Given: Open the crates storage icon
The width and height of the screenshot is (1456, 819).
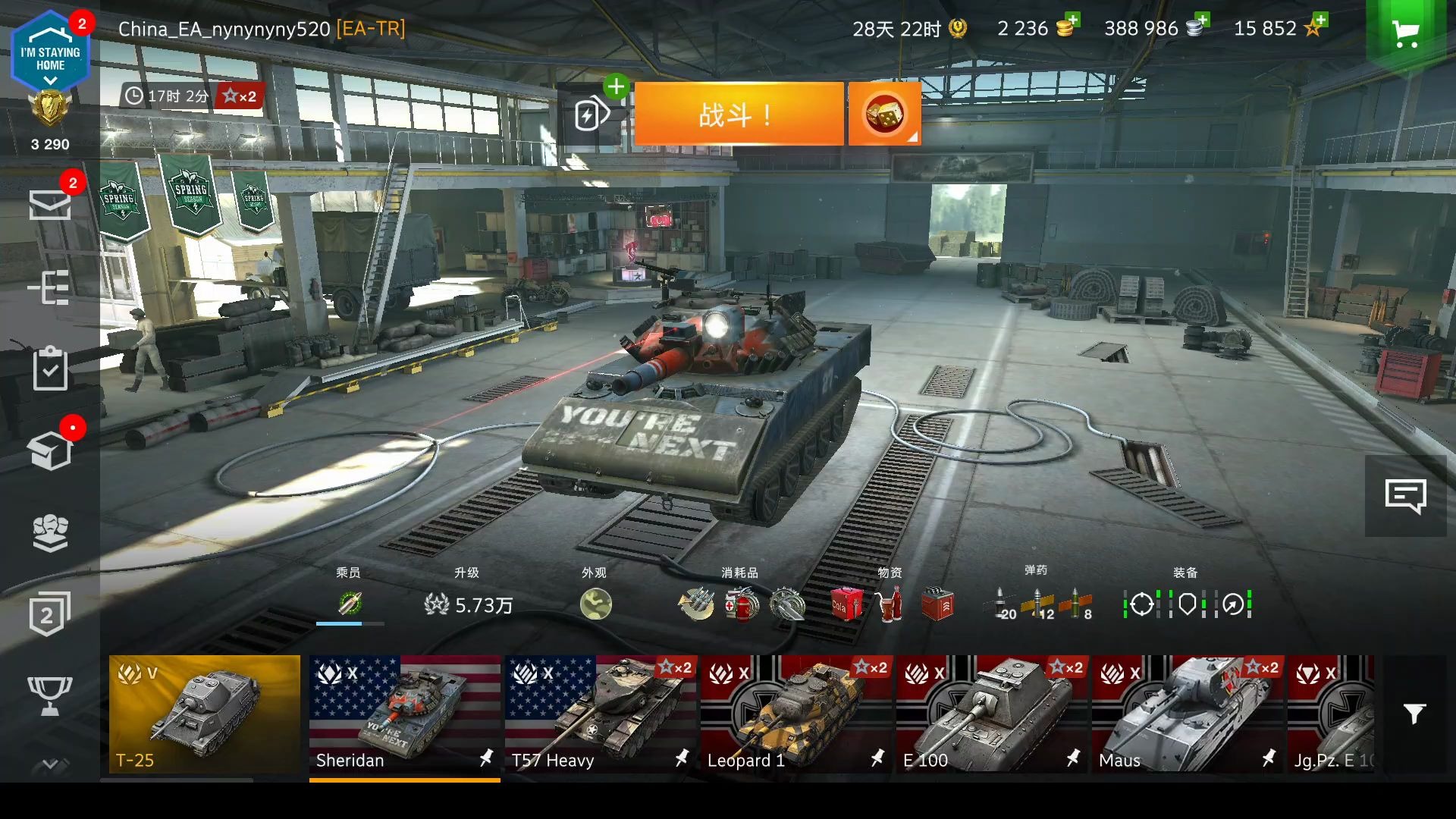Looking at the screenshot, I should [x=50, y=451].
